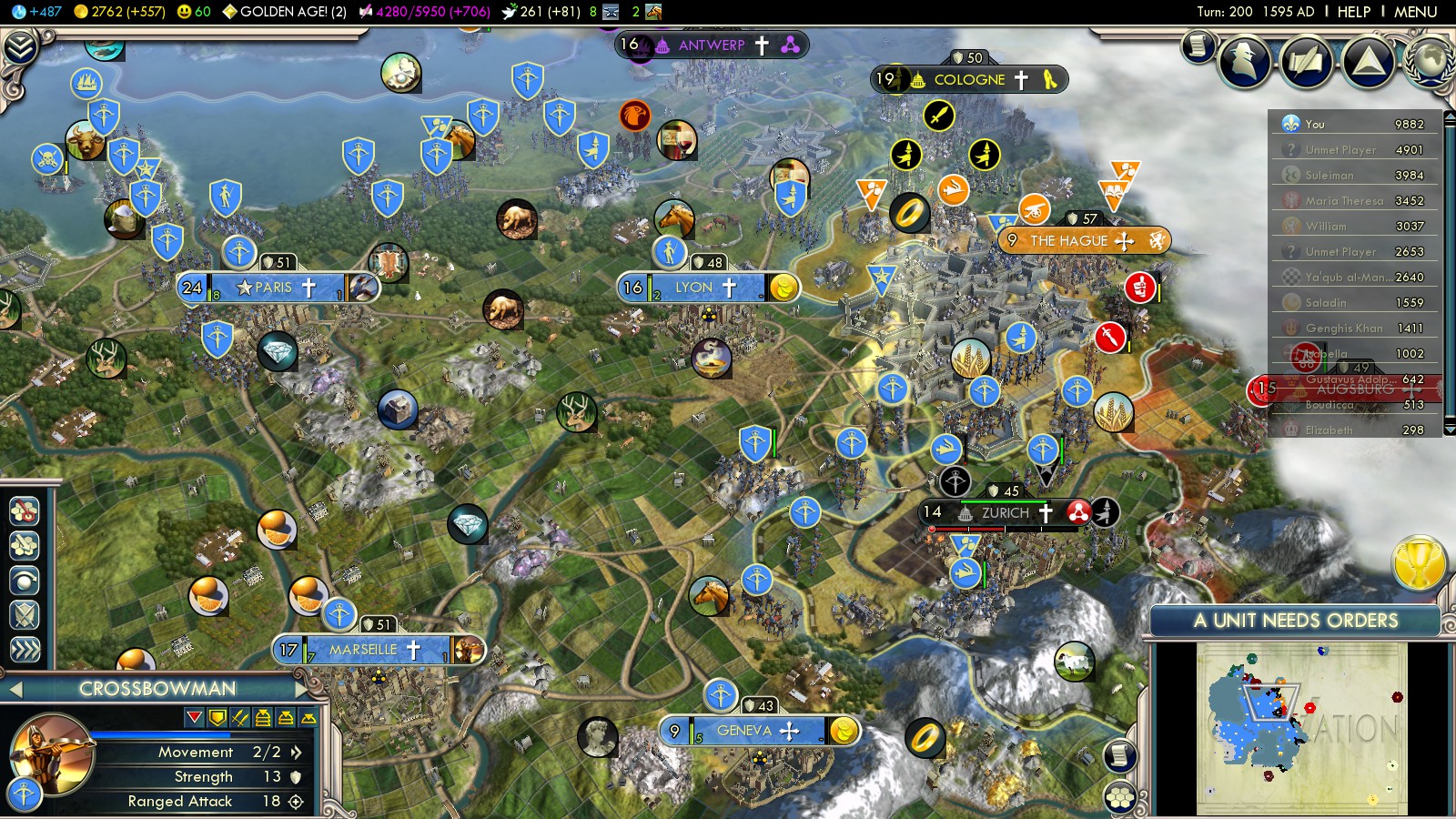Click the red triangle promotion icon
The height and width of the screenshot is (819, 1456).
click(194, 718)
